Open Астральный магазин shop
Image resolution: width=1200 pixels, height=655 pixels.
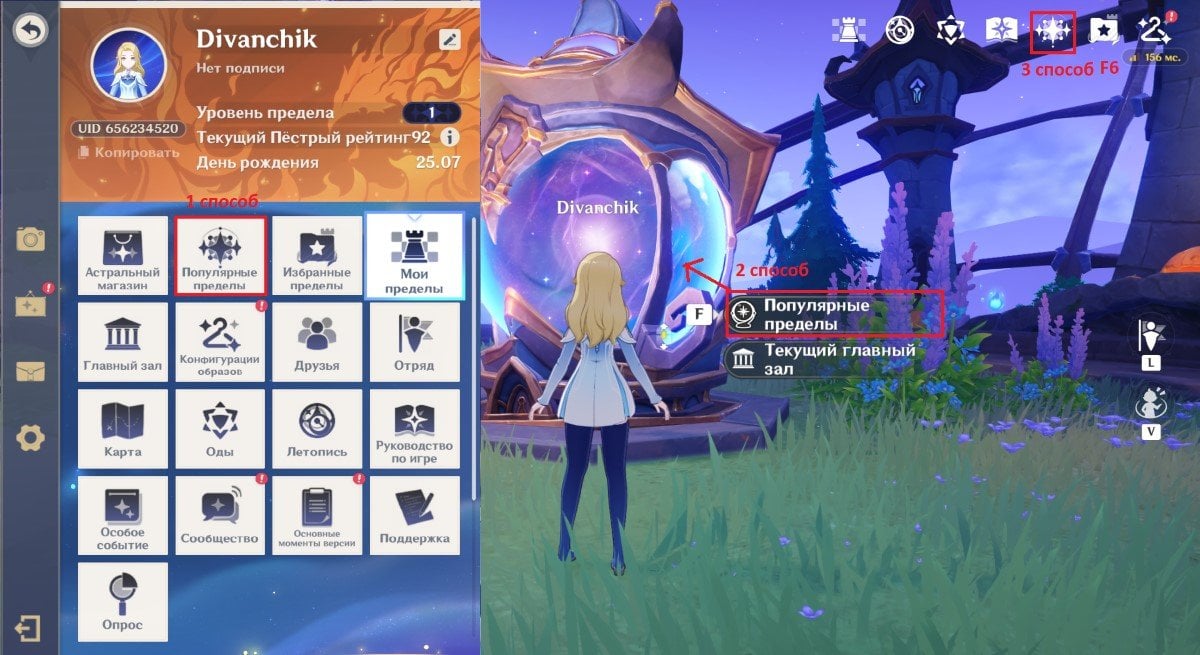click(122, 256)
